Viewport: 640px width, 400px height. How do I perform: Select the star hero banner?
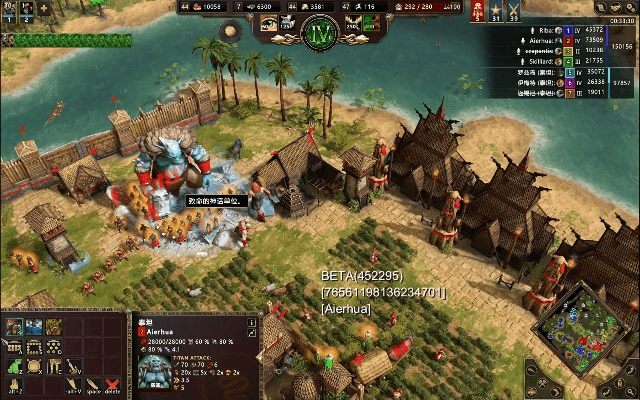[x=496, y=10]
